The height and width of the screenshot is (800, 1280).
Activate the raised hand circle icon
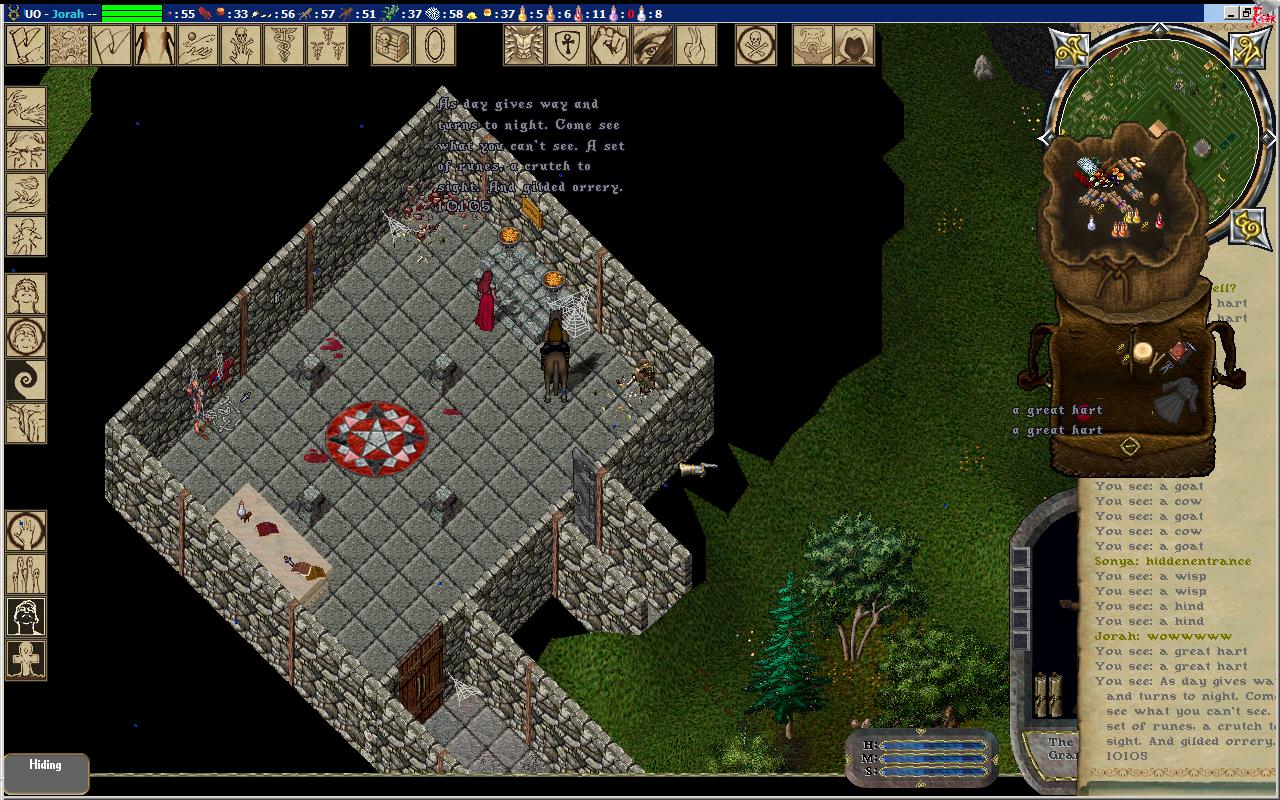click(x=26, y=532)
